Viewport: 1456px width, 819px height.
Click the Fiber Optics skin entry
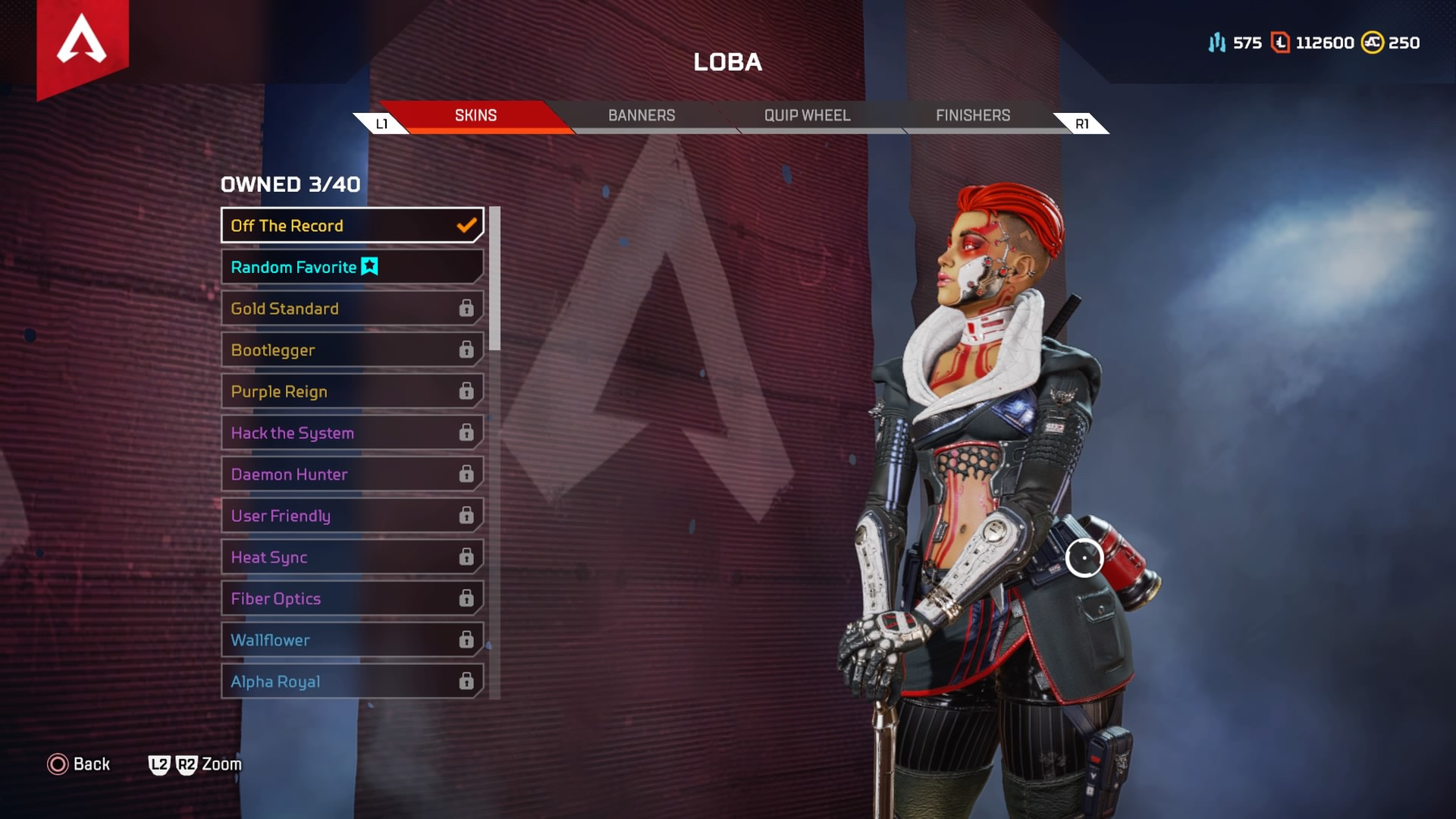pyautogui.click(x=352, y=599)
